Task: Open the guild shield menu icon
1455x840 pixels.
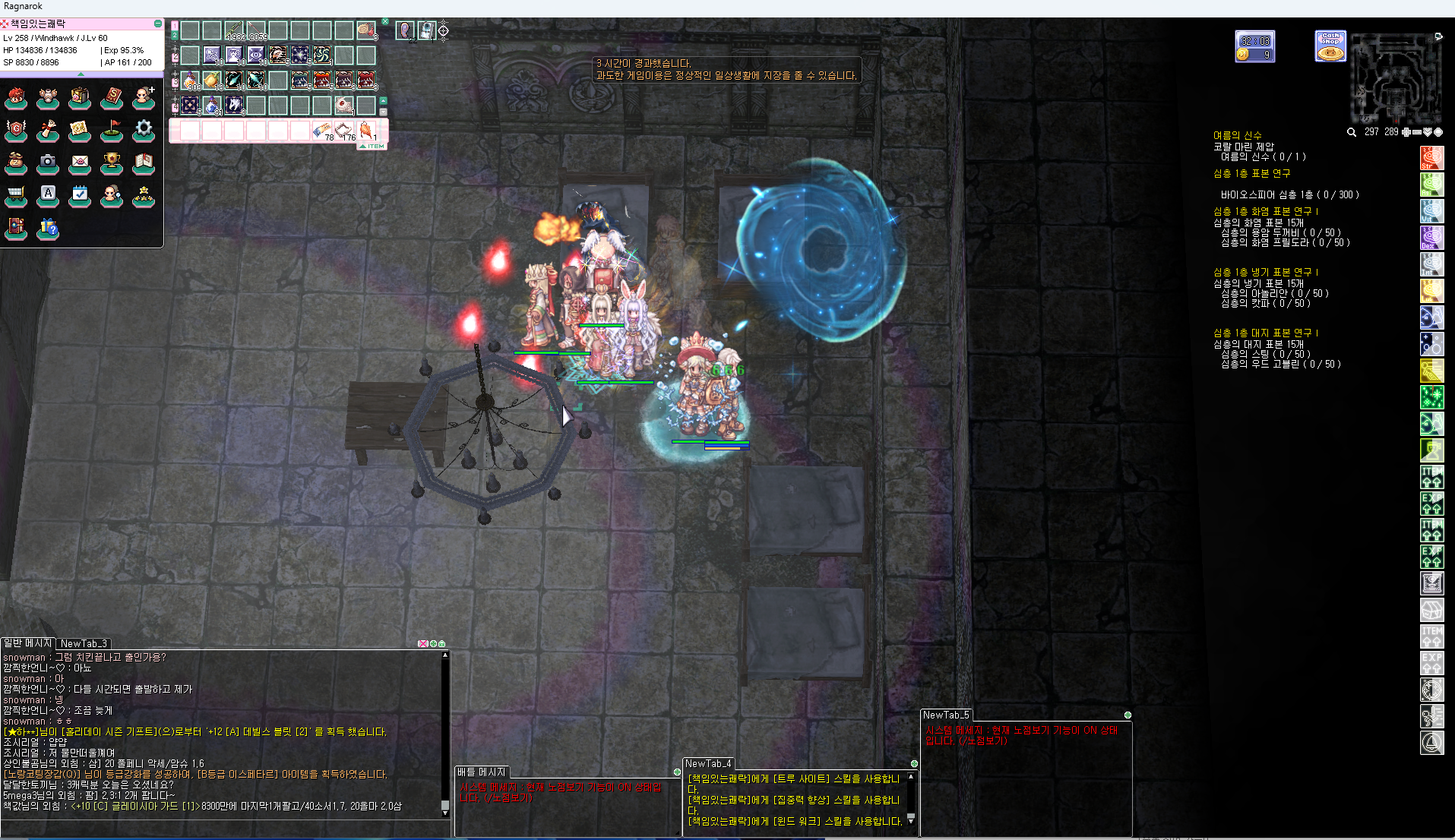Action: pos(16,130)
